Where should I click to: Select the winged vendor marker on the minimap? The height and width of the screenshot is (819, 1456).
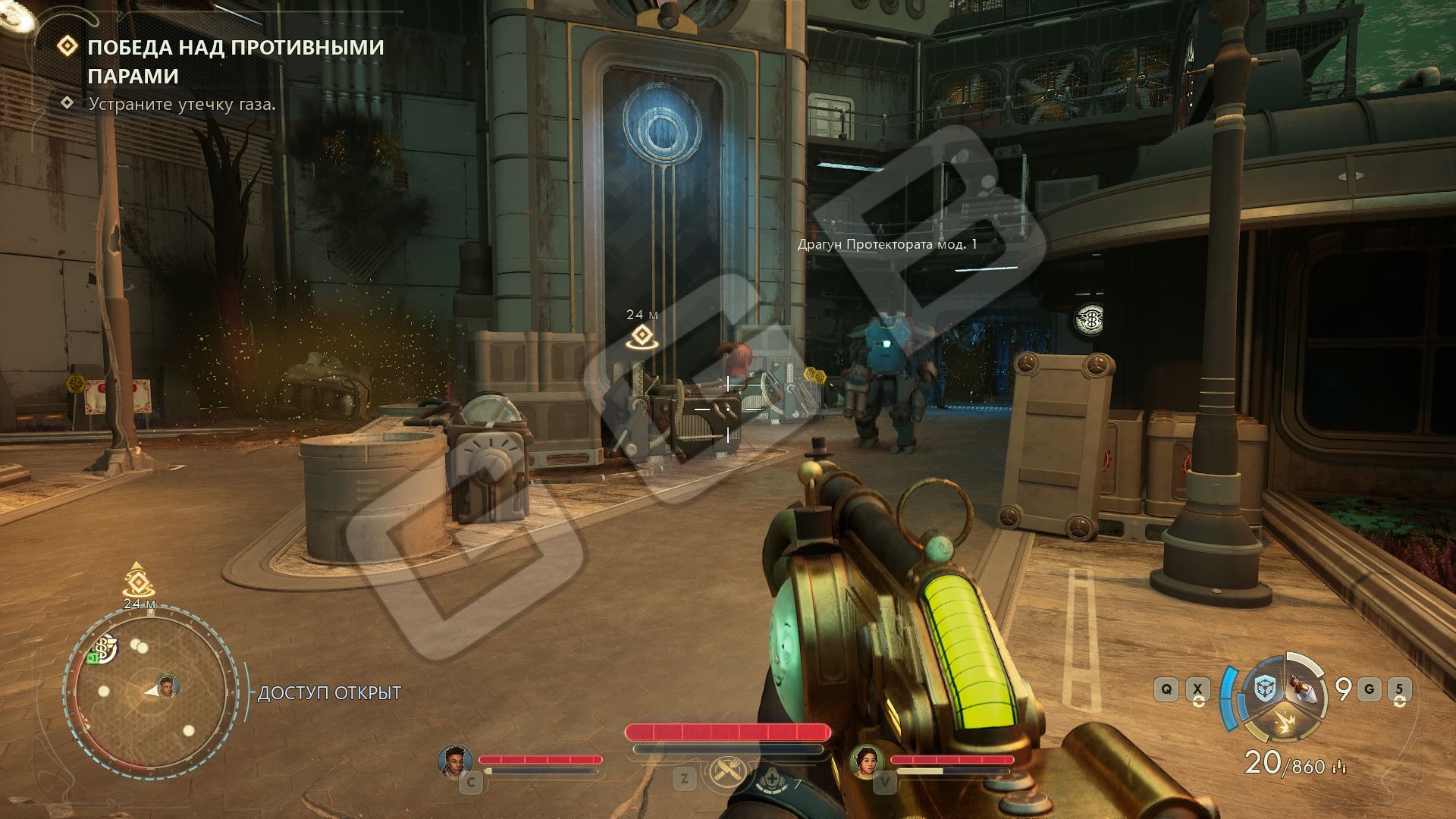click(105, 648)
